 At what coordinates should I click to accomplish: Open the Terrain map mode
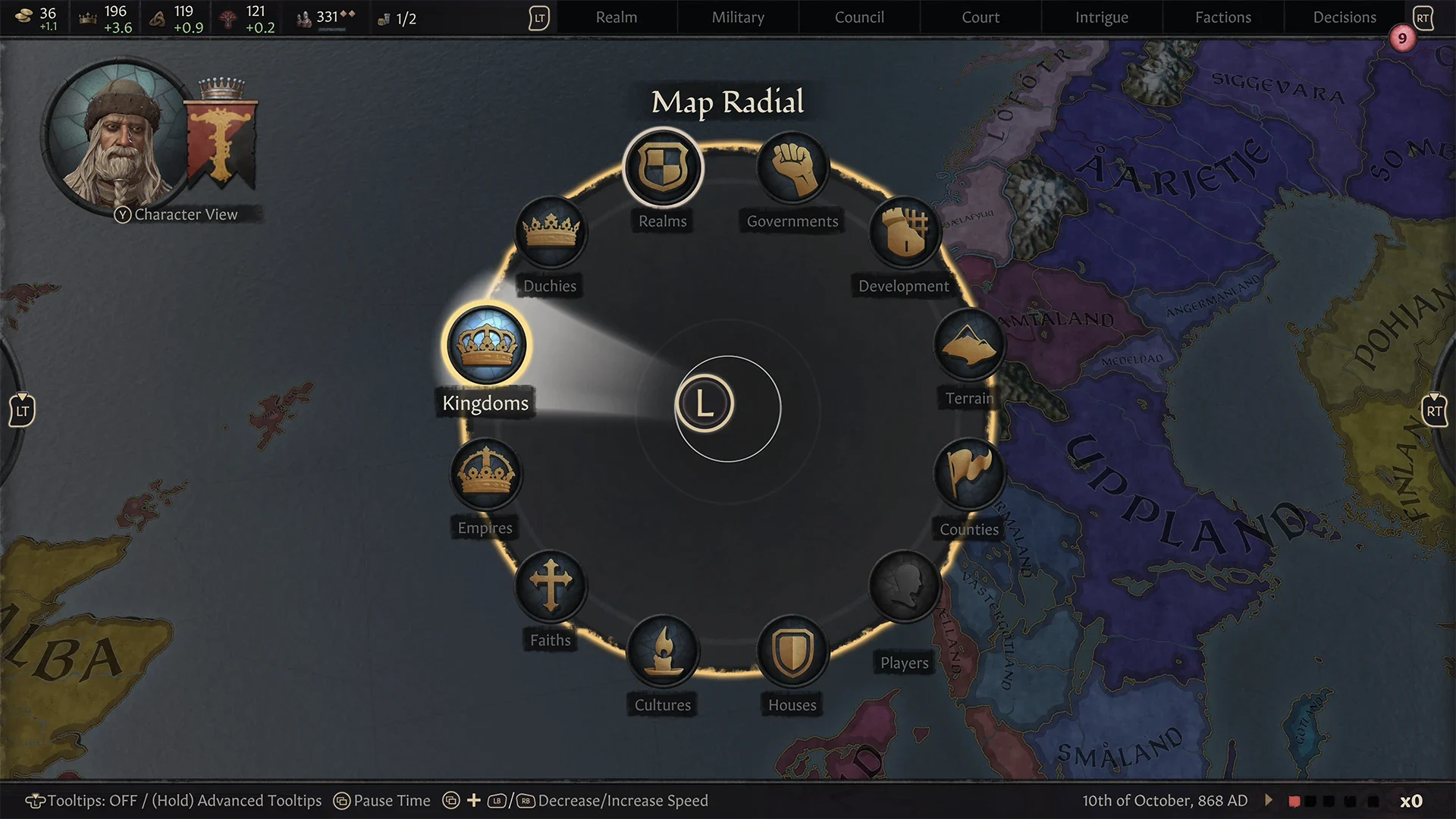click(x=969, y=346)
